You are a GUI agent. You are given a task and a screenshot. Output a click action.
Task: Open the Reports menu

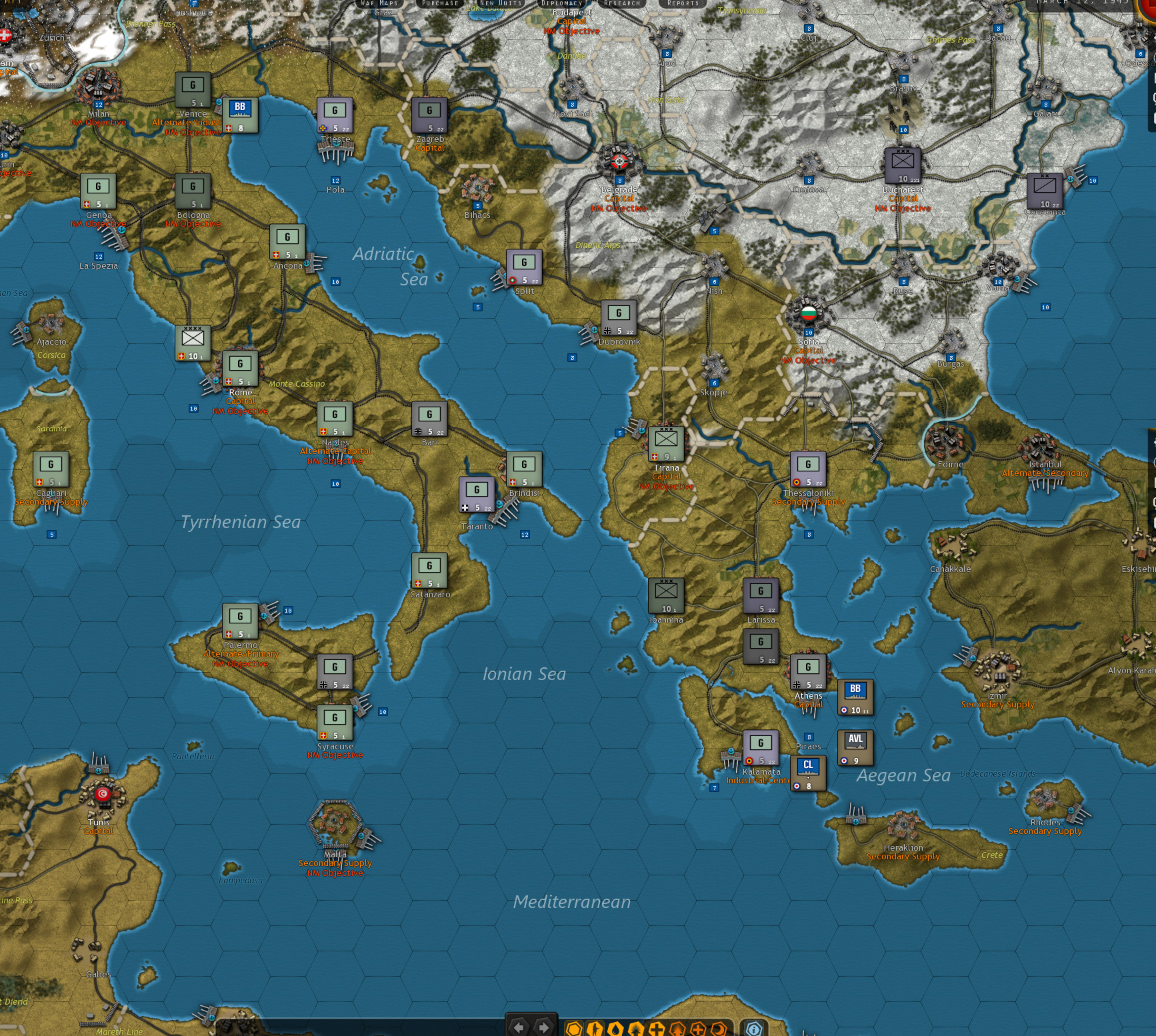pyautogui.click(x=683, y=3)
